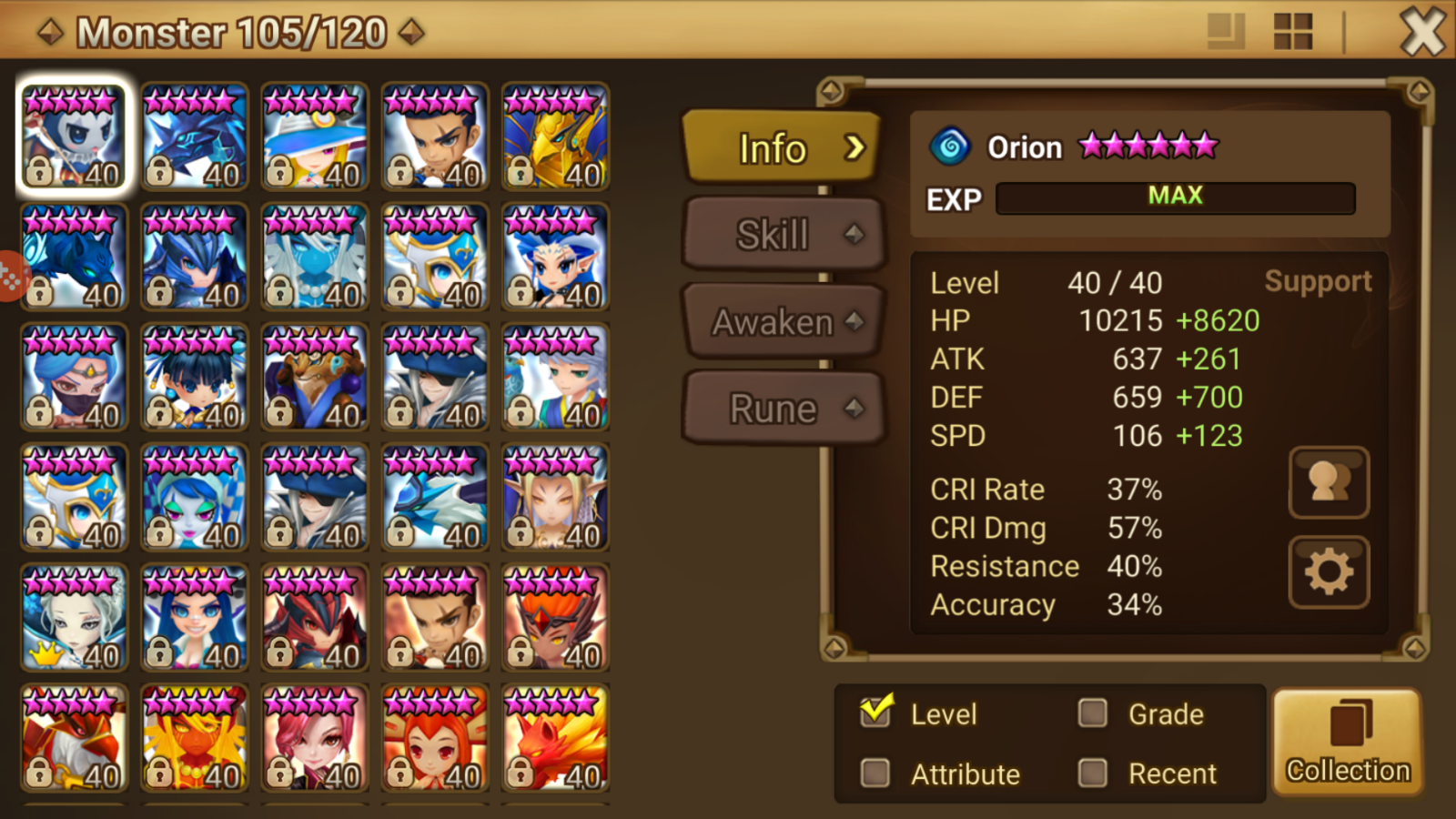Expand the Awaken section via its diamond arrow
Screen dimensions: 1456x819
pos(854,320)
